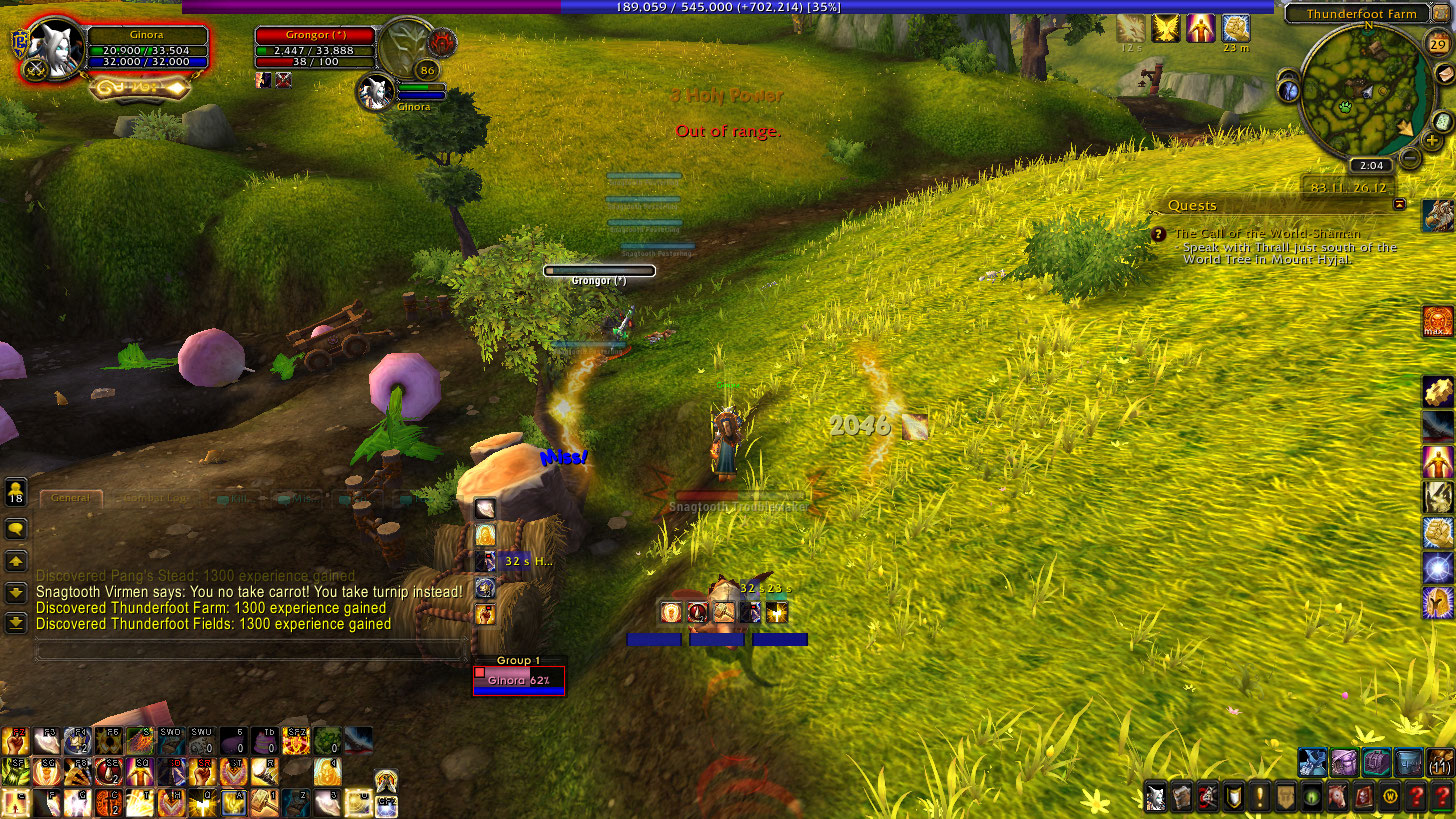The image size is (1456, 819).
Task: Click the minimap zoom-in plus button
Action: 1432,140
